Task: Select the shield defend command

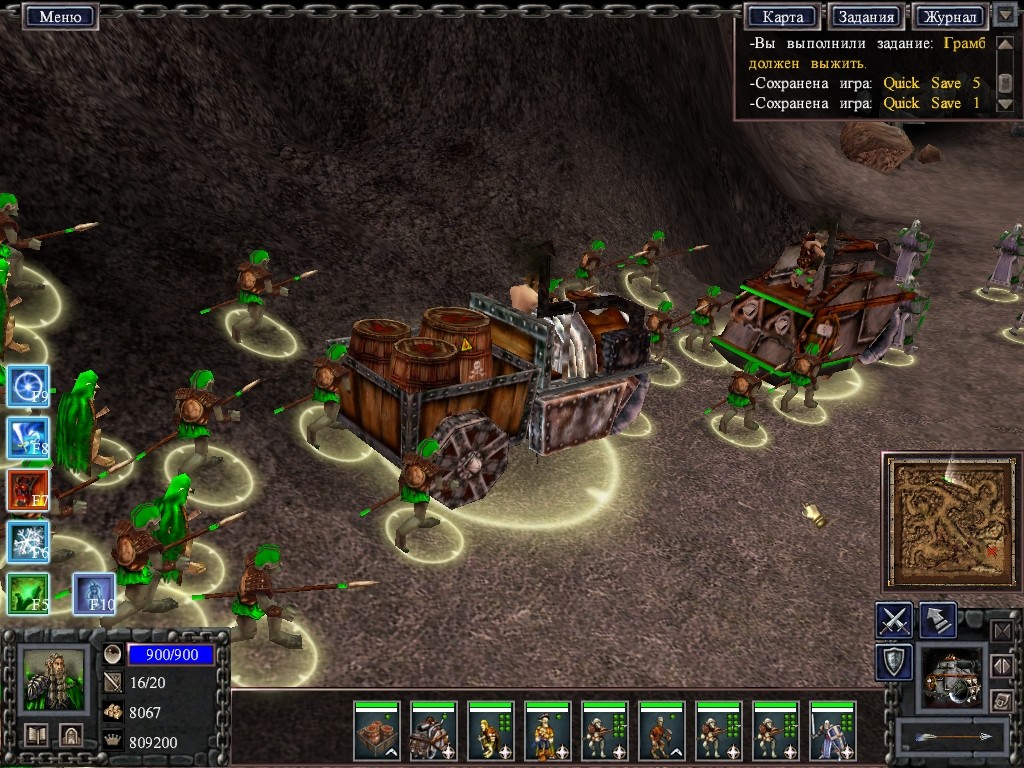Action: click(893, 662)
